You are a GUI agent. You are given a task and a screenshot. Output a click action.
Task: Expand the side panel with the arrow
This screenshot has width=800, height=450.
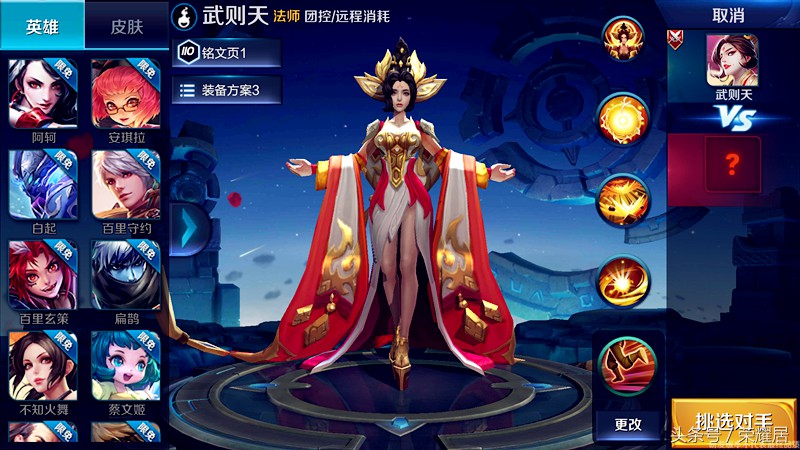coord(187,227)
